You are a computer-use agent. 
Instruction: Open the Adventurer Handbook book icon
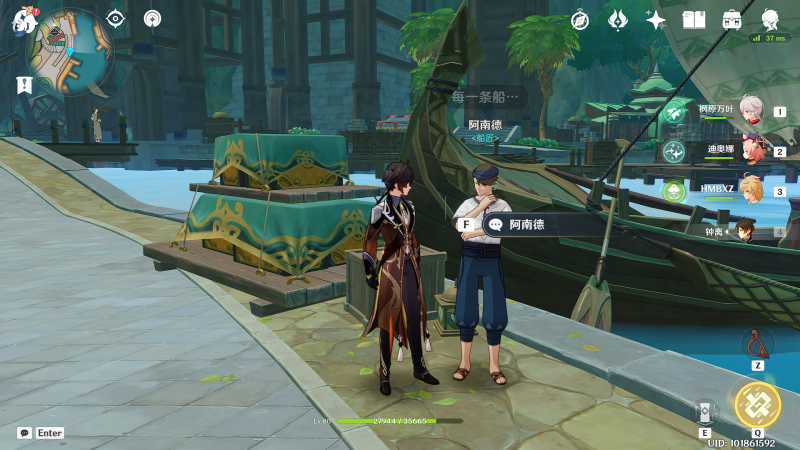click(694, 20)
